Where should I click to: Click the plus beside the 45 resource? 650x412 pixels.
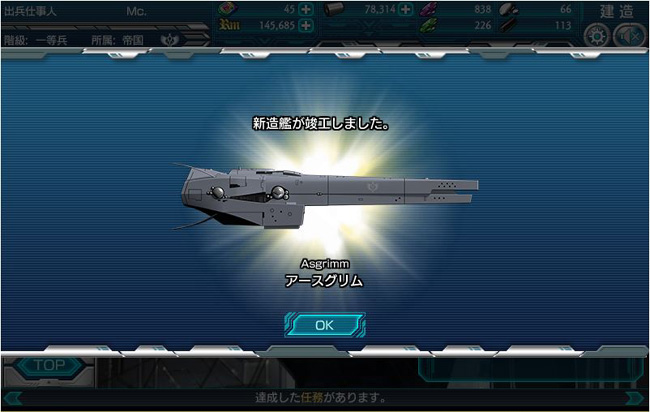[305, 9]
